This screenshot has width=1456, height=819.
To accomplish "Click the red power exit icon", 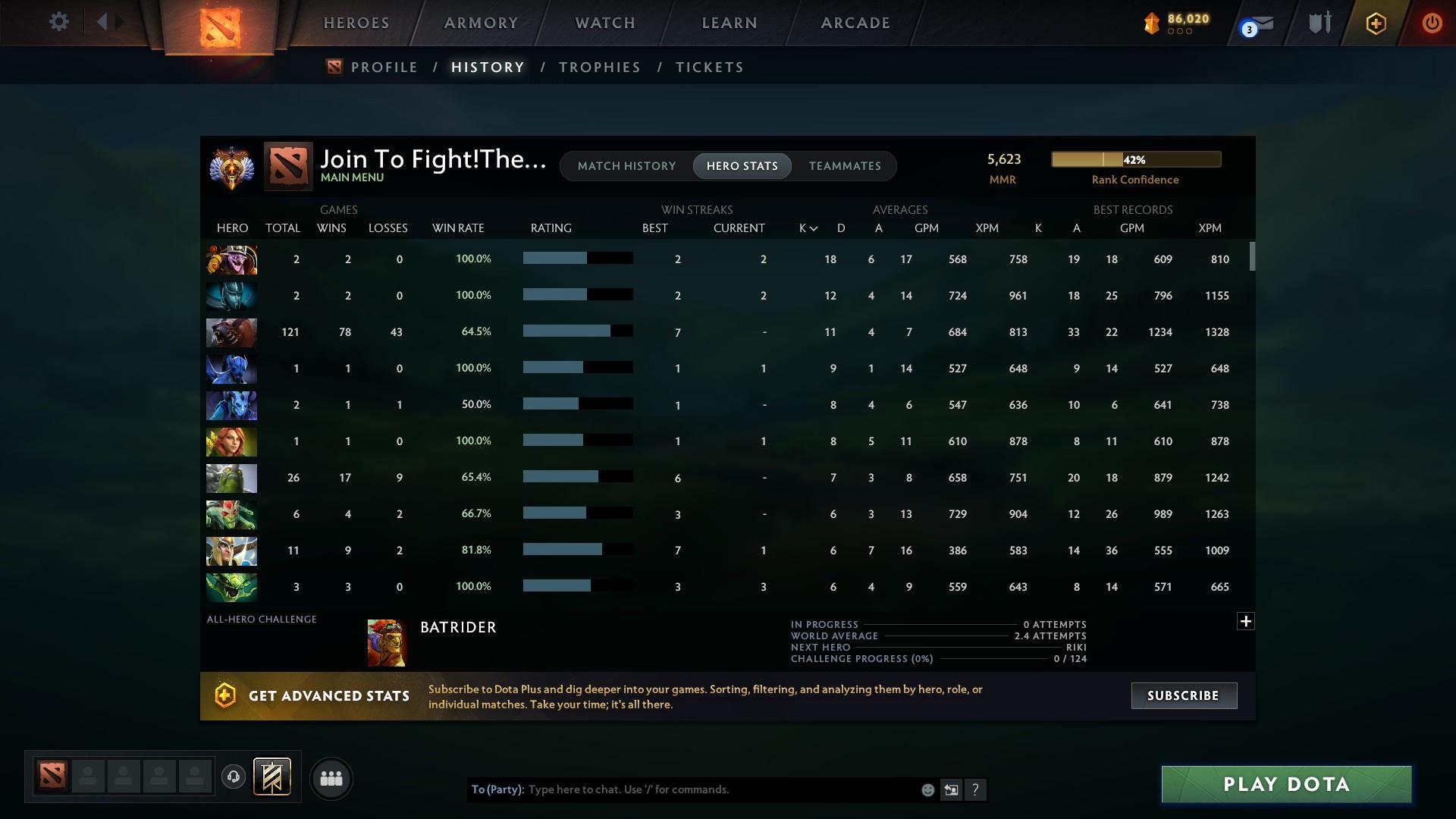I will click(x=1431, y=23).
